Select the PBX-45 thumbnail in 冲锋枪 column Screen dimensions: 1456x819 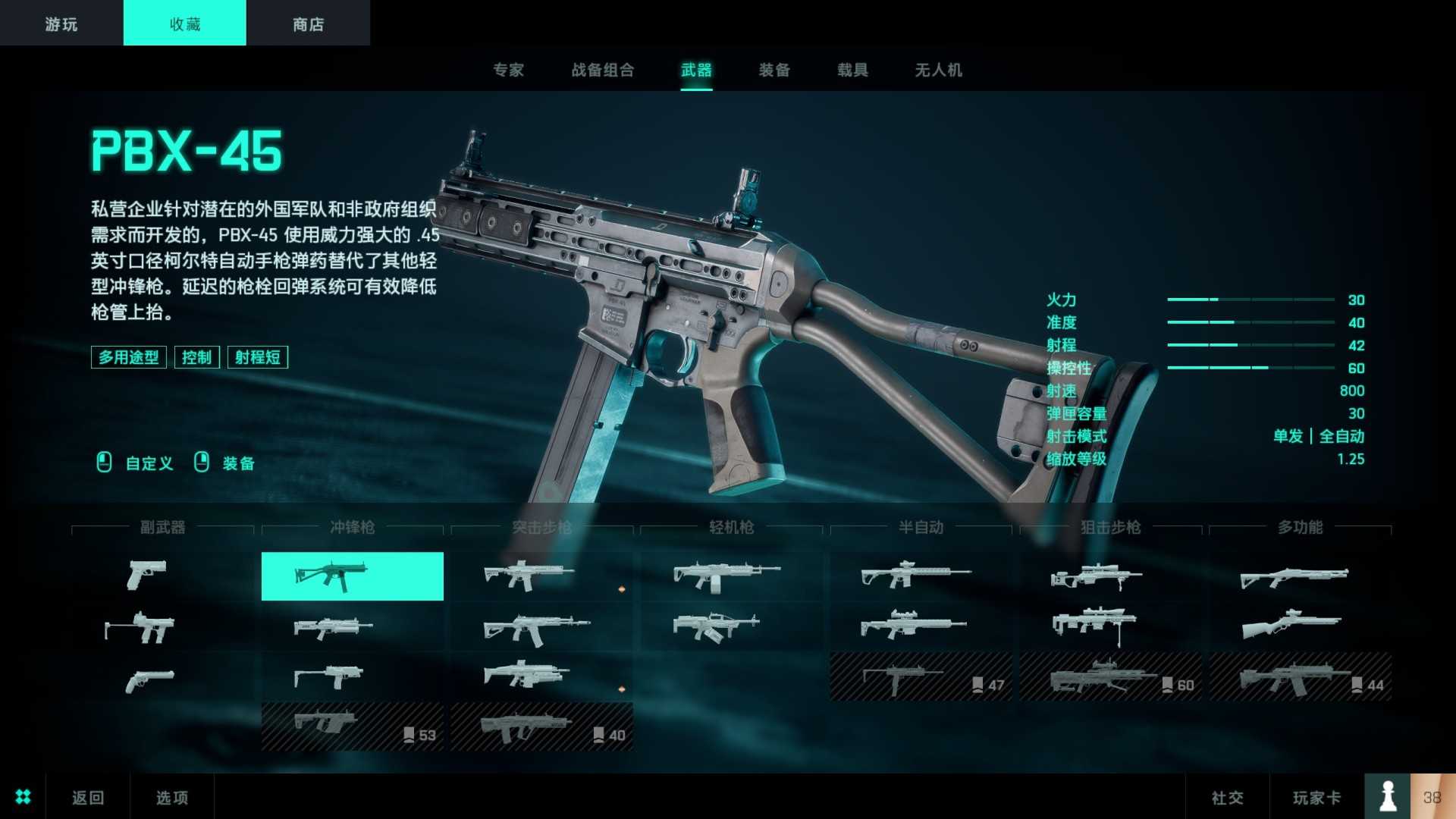tap(351, 576)
